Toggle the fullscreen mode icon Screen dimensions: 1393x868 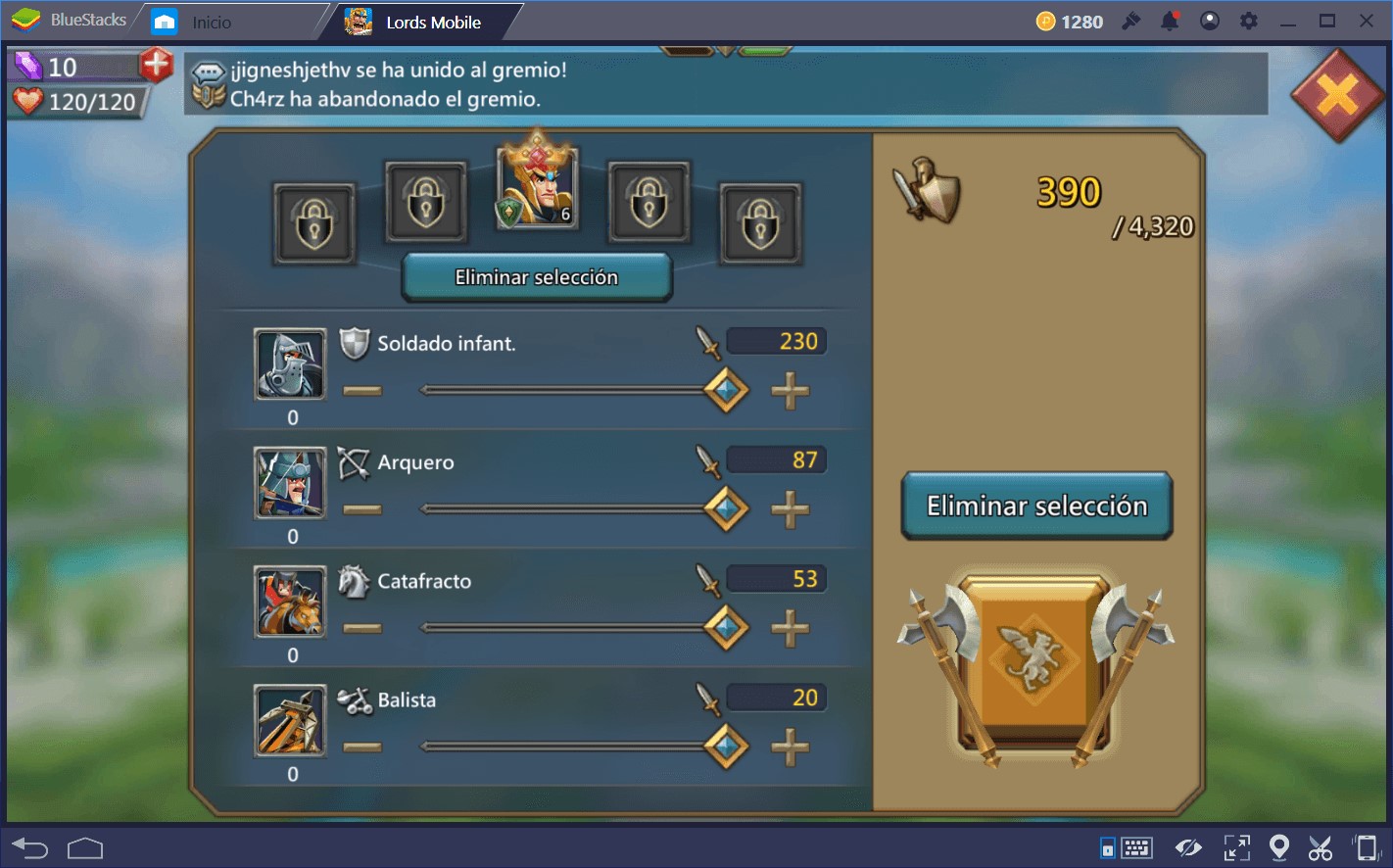[x=1237, y=846]
